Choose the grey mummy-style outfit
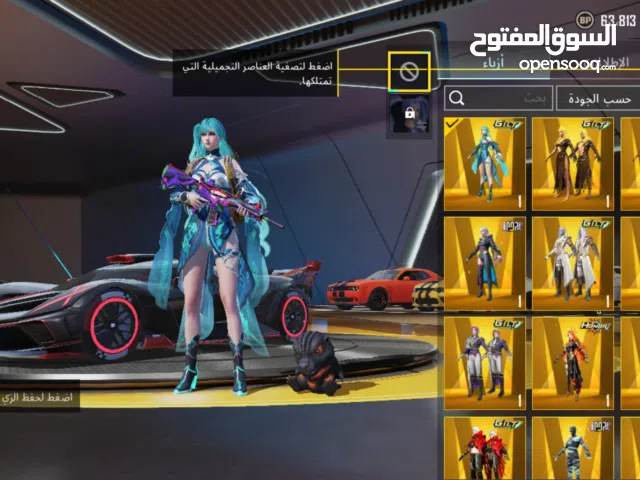Image resolution: width=640 pixels, height=480 pixels. pyautogui.click(x=572, y=448)
